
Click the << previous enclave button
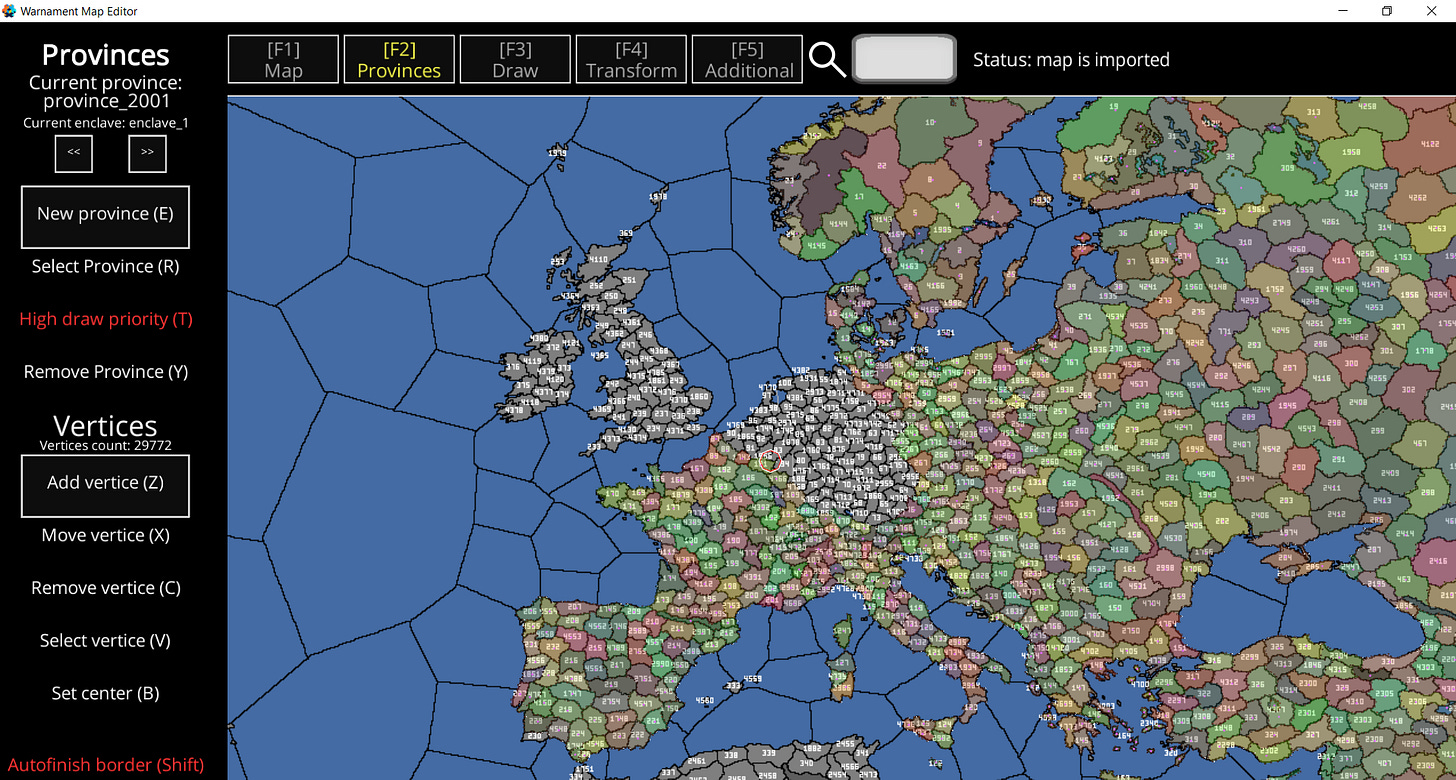73,153
